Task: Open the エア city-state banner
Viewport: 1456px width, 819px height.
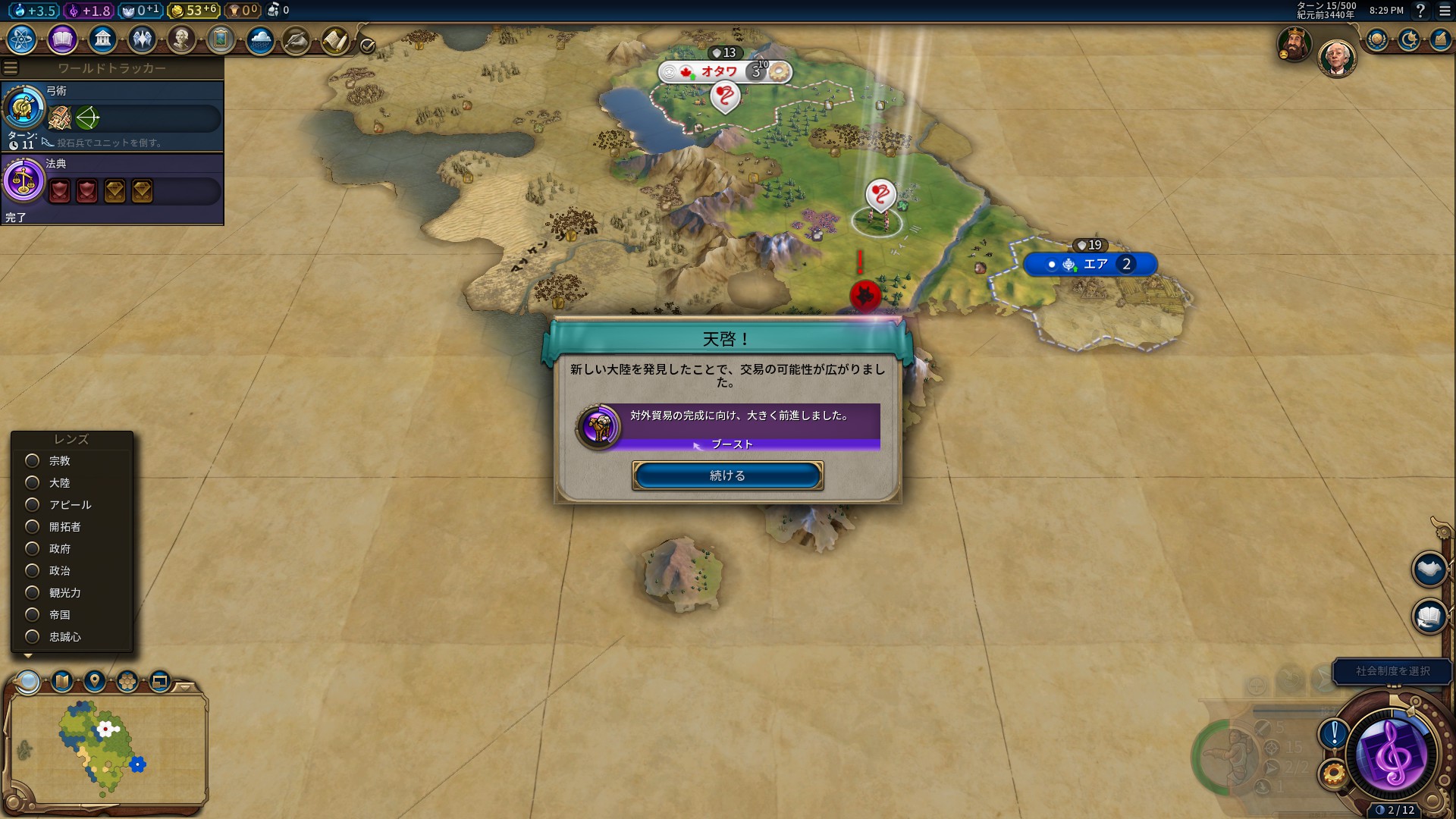Action: click(1095, 264)
